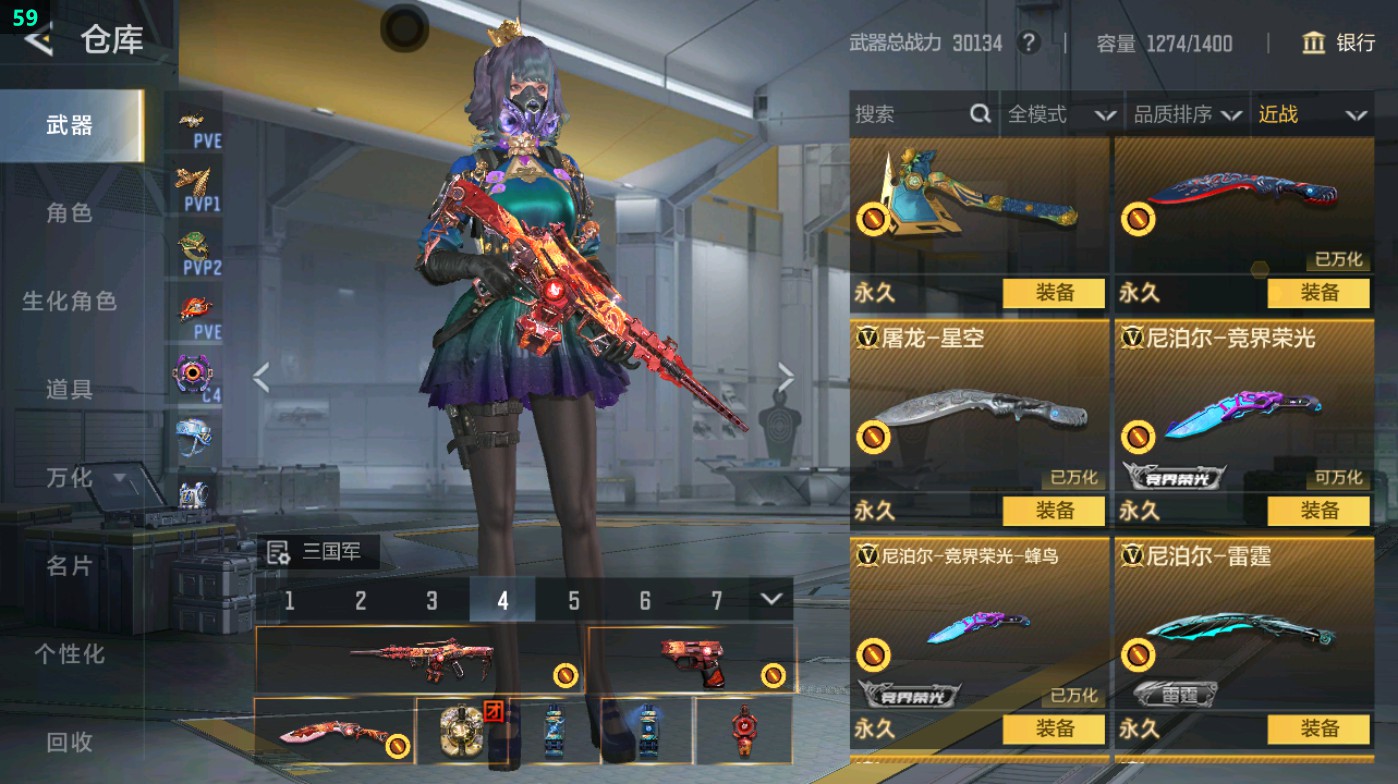Rotate character with the right arrow

786,378
